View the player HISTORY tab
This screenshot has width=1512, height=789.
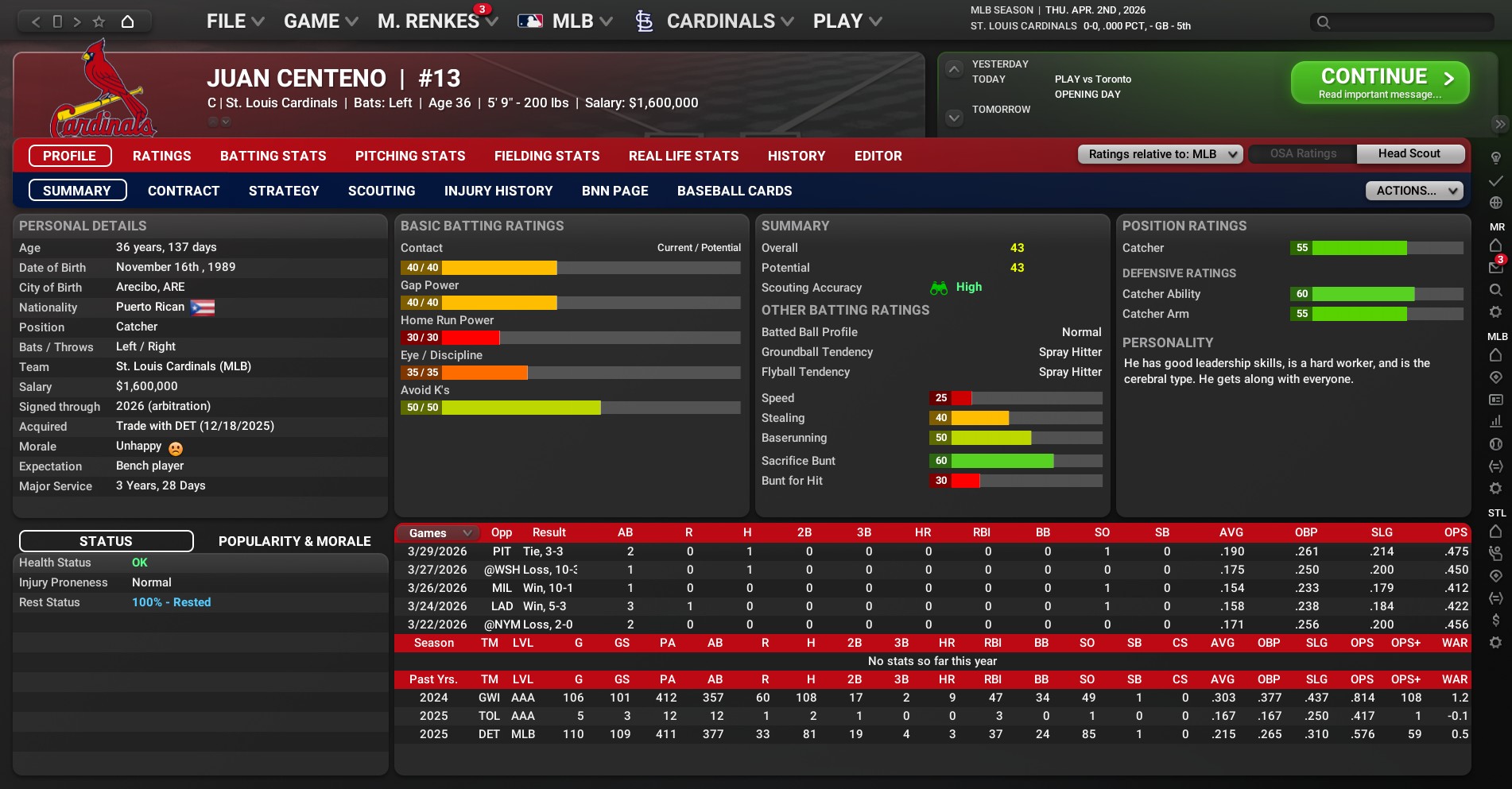click(796, 156)
